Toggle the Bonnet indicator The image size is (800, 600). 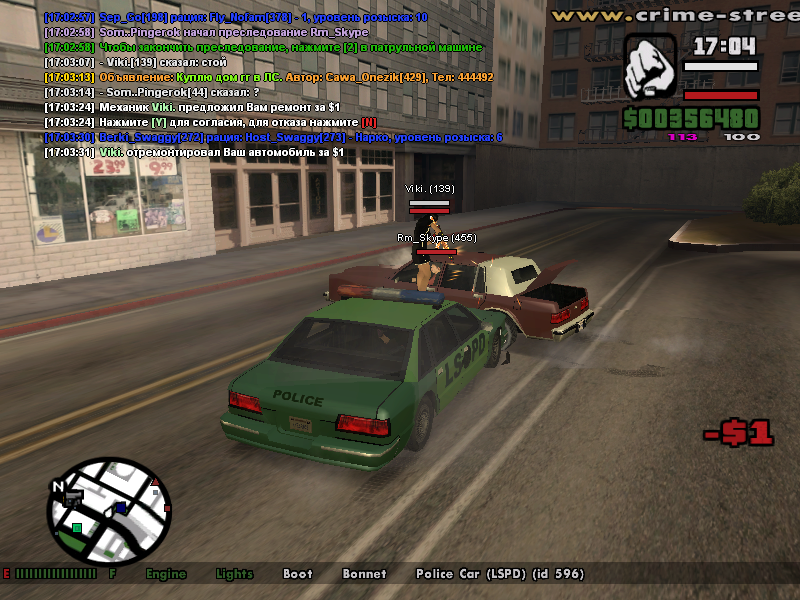click(364, 574)
